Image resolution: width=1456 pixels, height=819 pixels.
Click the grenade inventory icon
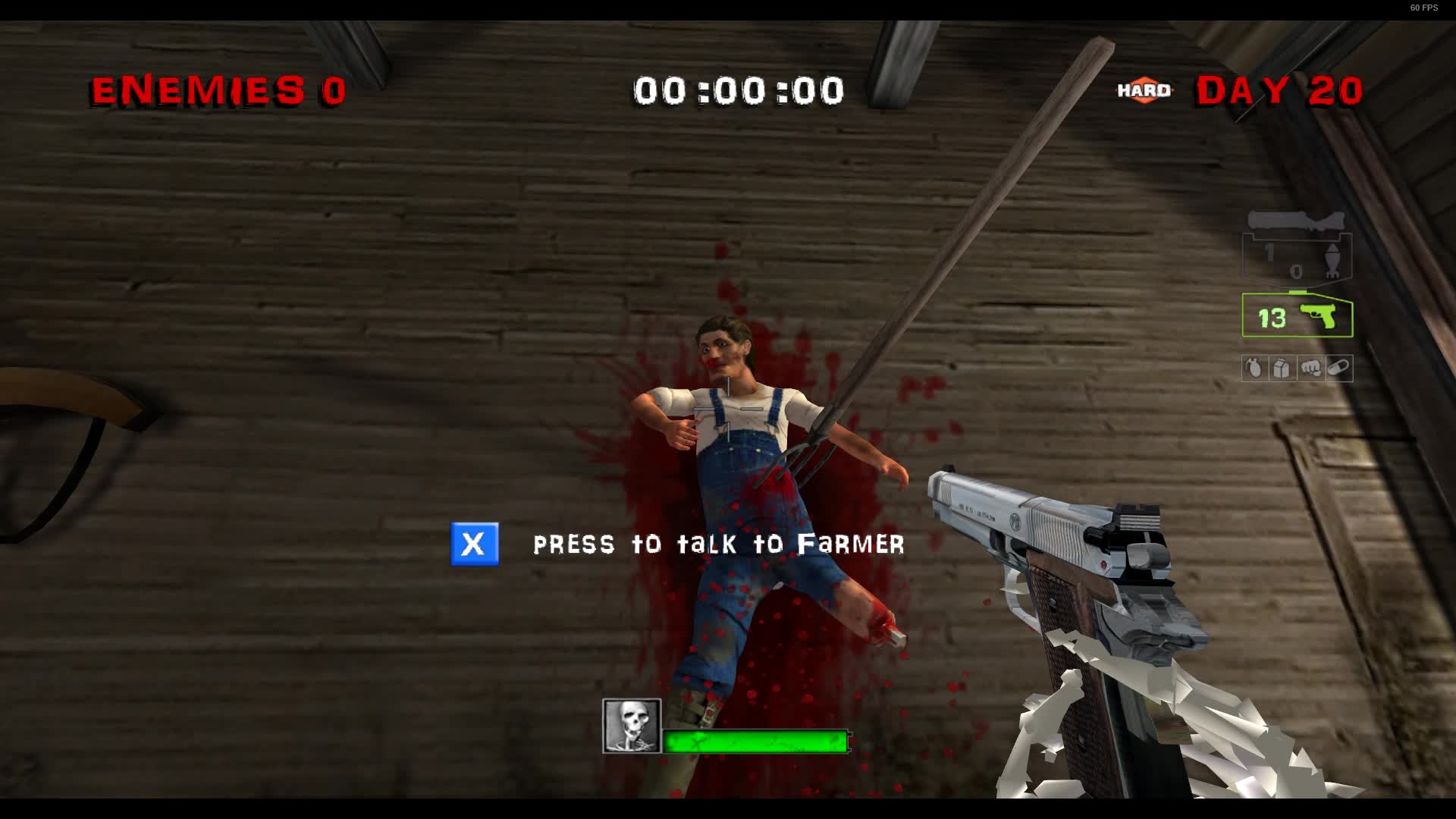click(x=1254, y=368)
